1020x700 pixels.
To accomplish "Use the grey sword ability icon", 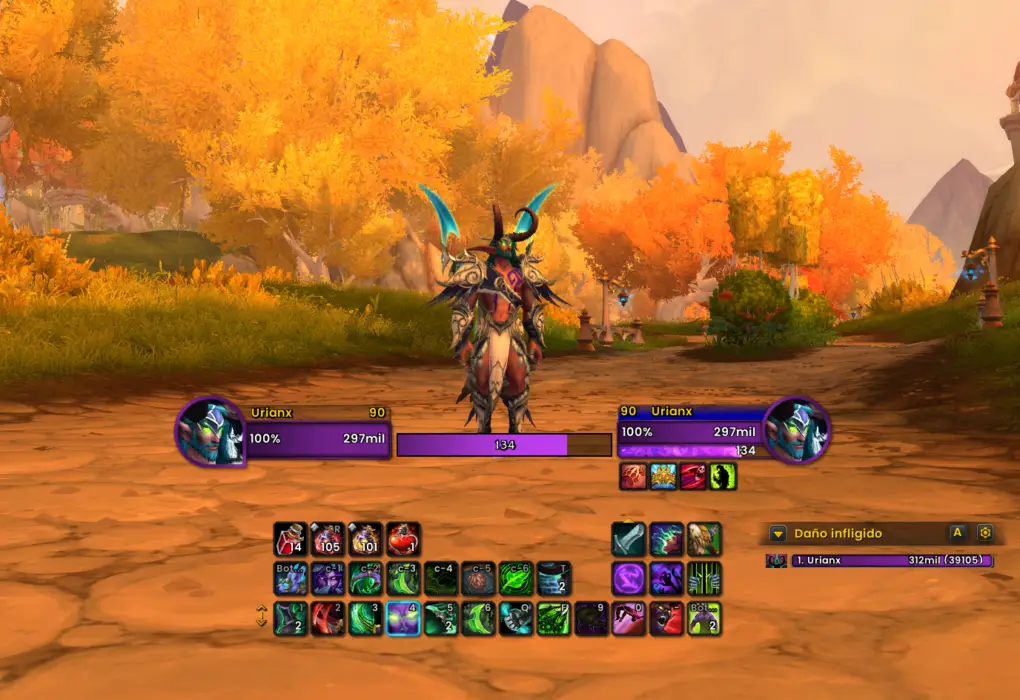I will pyautogui.click(x=628, y=540).
